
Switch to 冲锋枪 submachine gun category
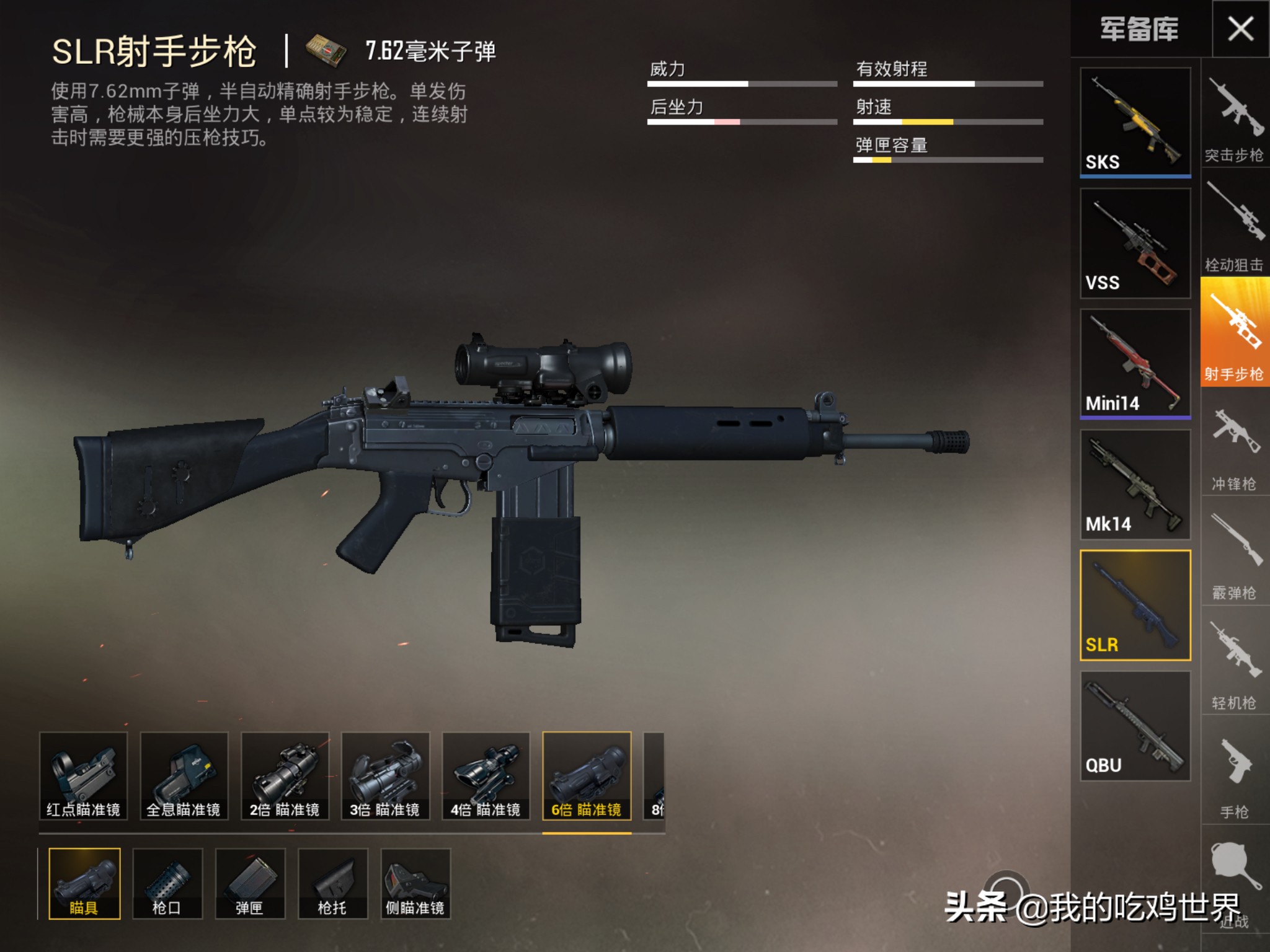[x=1234, y=445]
